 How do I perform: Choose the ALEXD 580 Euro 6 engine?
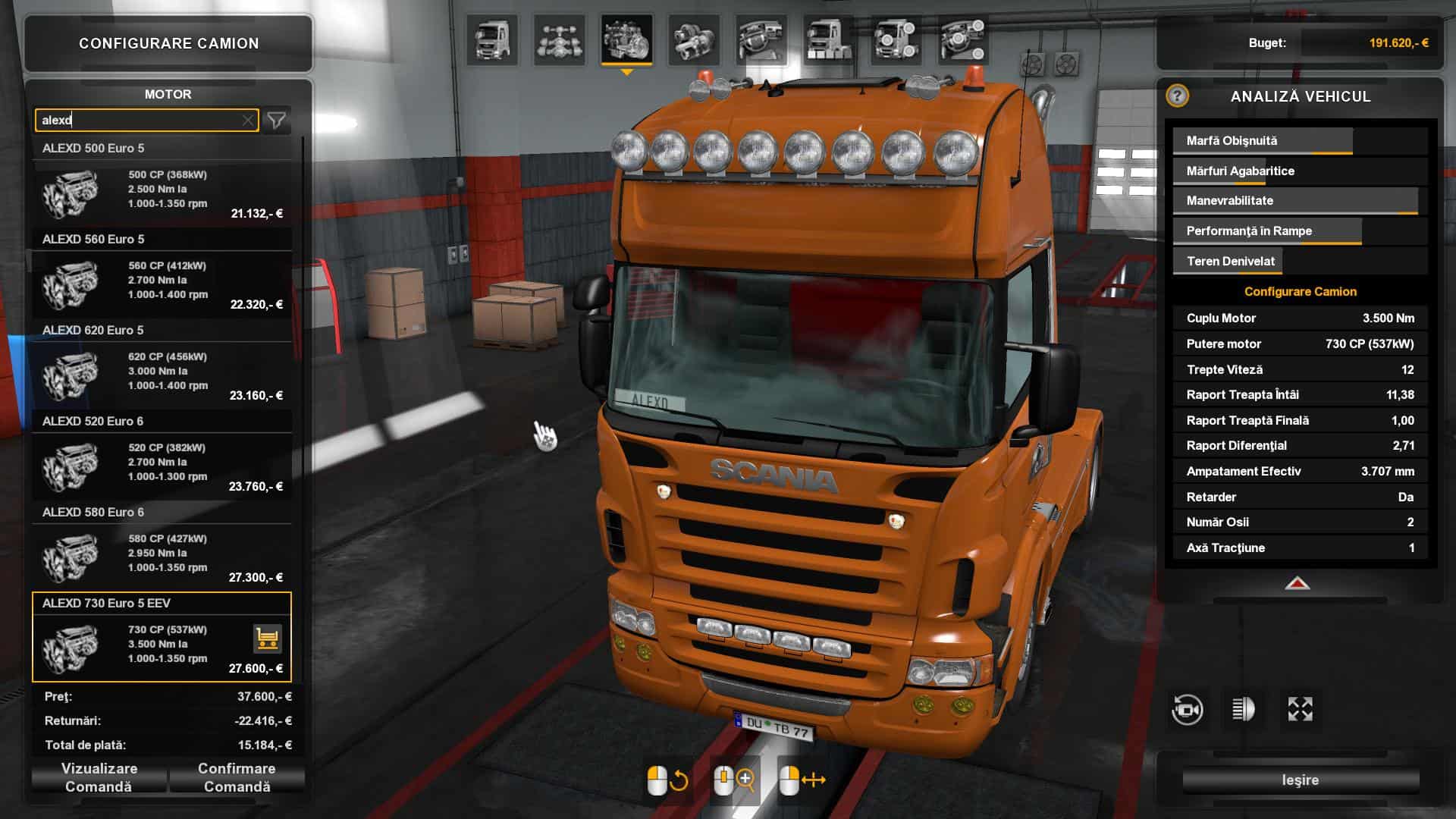[x=162, y=554]
